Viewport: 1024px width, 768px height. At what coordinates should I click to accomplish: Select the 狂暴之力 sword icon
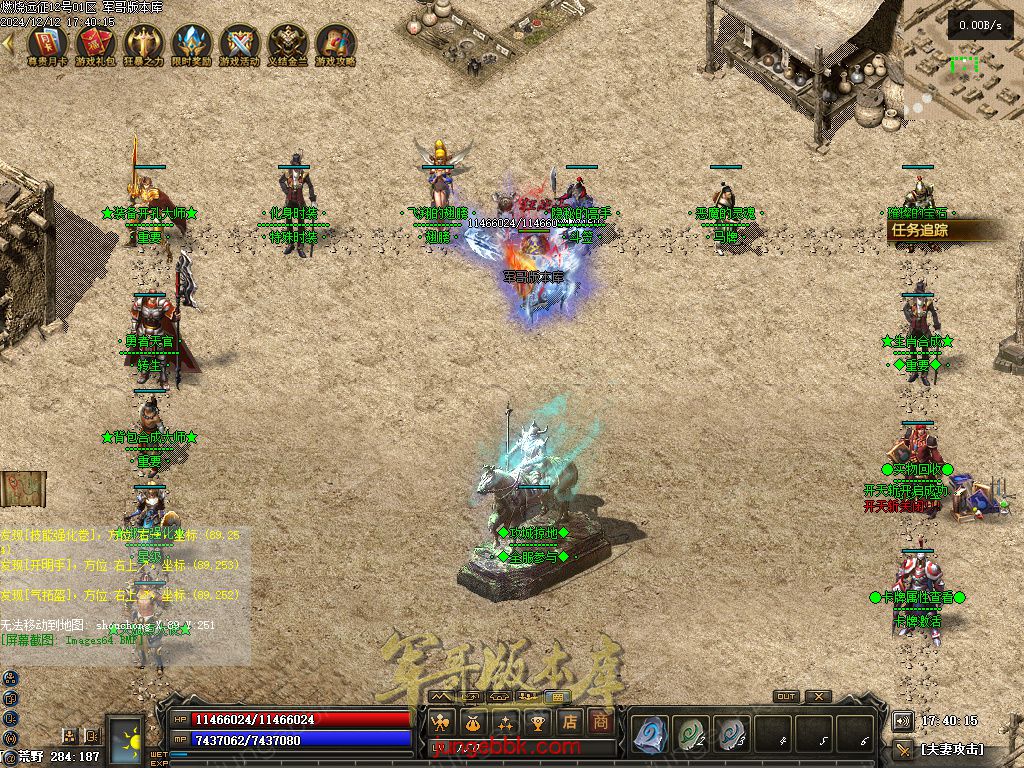[x=143, y=44]
